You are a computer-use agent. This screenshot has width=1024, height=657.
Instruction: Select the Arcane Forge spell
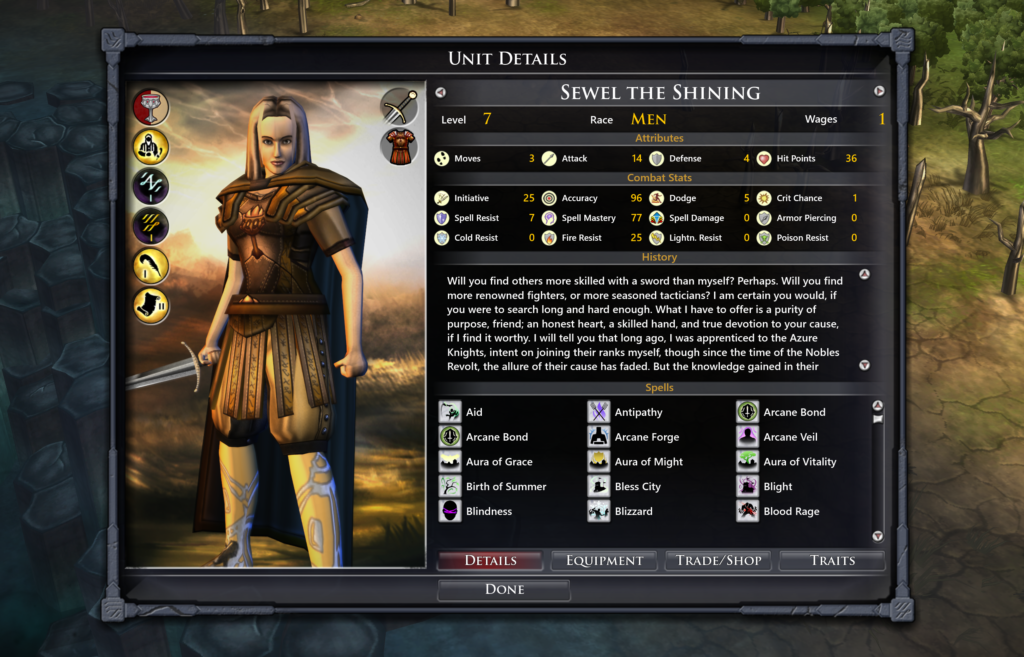[x=646, y=437]
